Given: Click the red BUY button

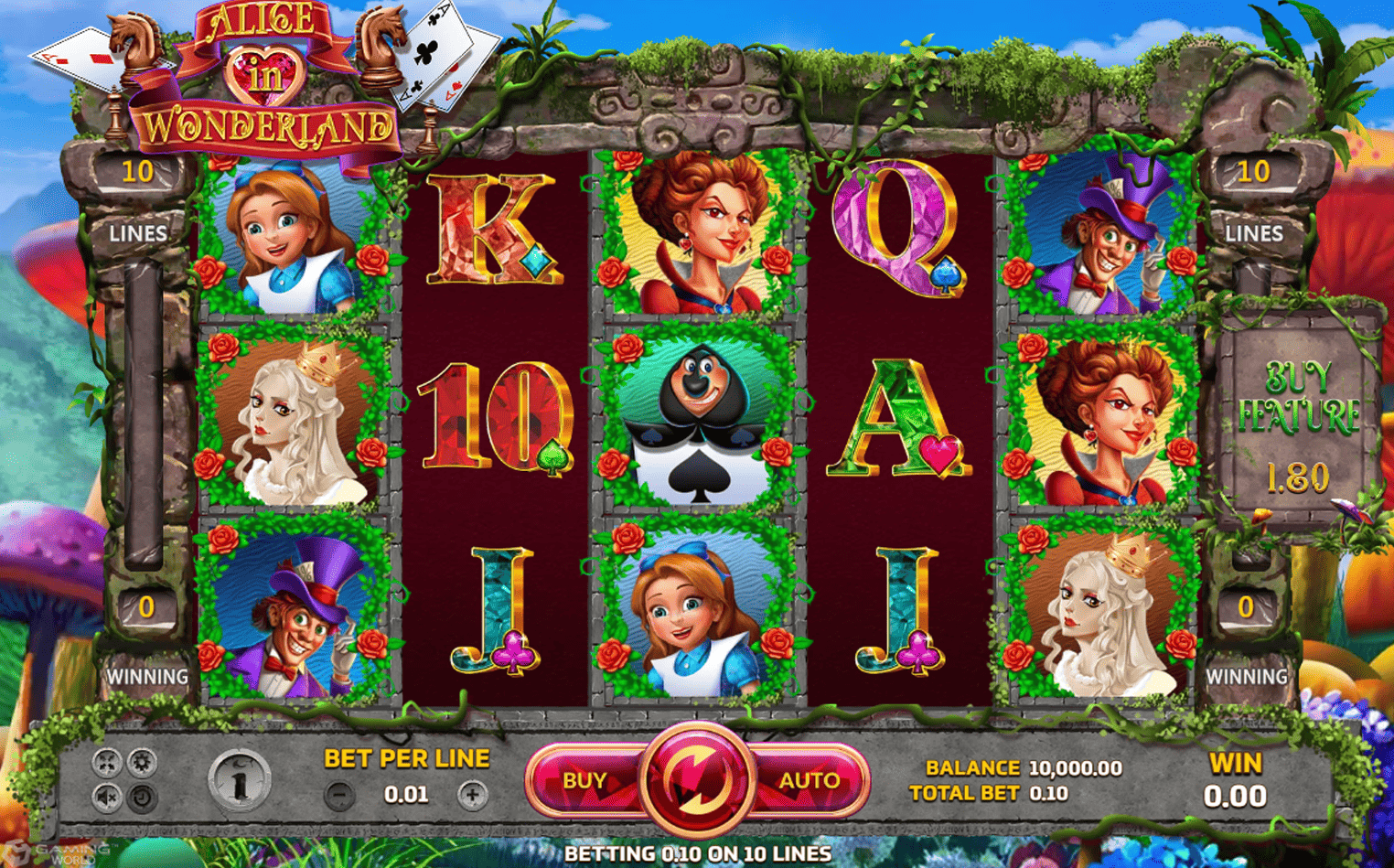Looking at the screenshot, I should 584,780.
